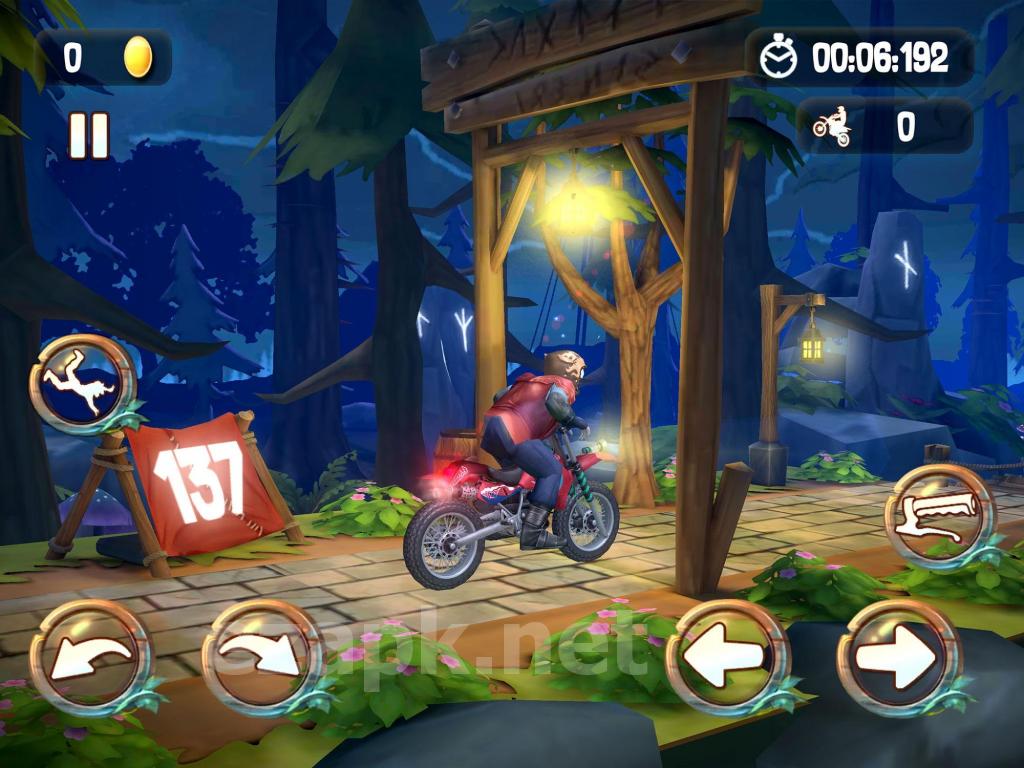
Task: Lean the bike forward with curved-right arrow
Action: (x=263, y=658)
